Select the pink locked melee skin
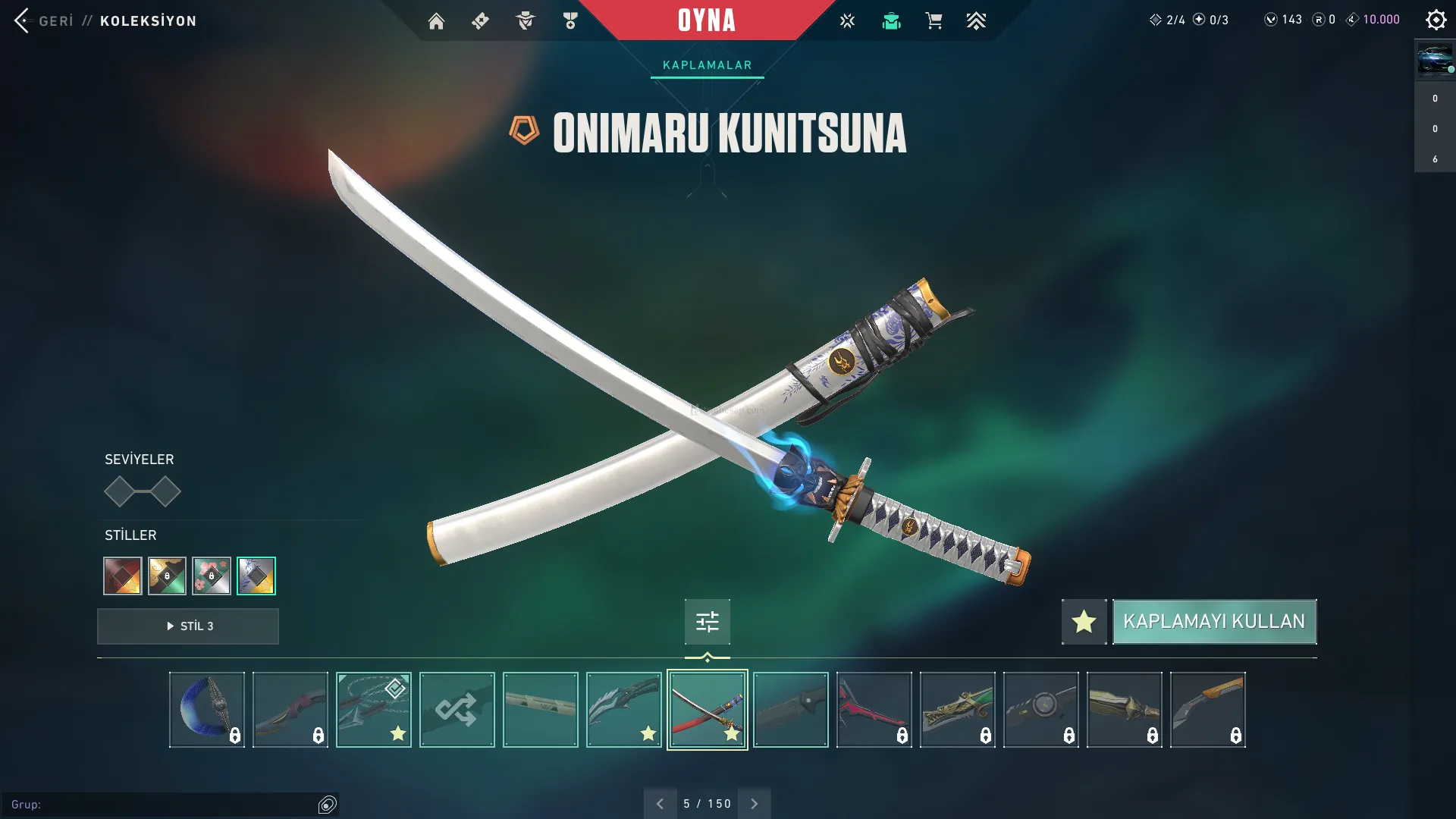This screenshot has height=819, width=1456. 874,710
